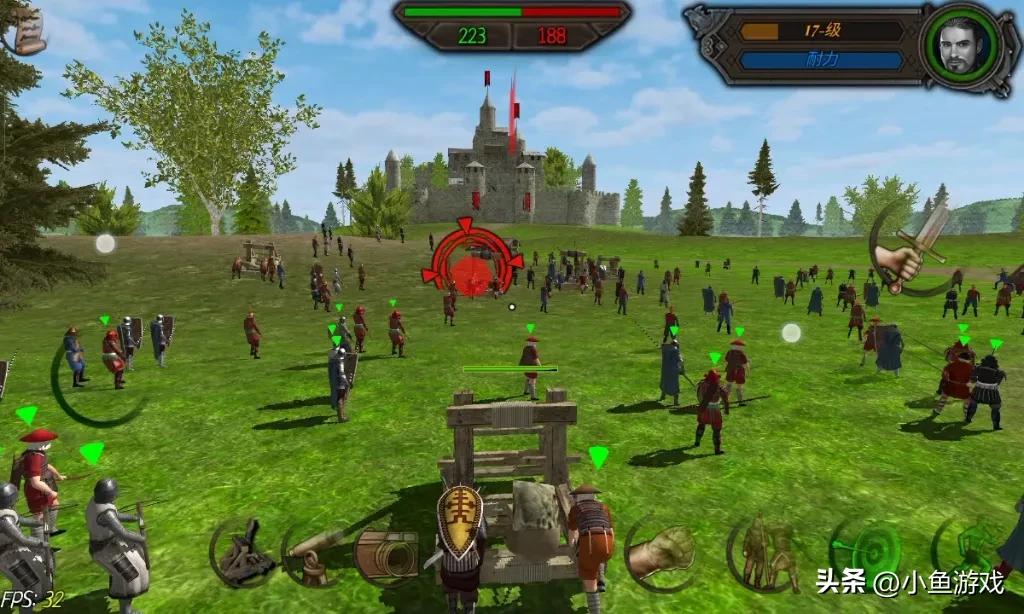Open the parchment scroll menu icon

28,33
